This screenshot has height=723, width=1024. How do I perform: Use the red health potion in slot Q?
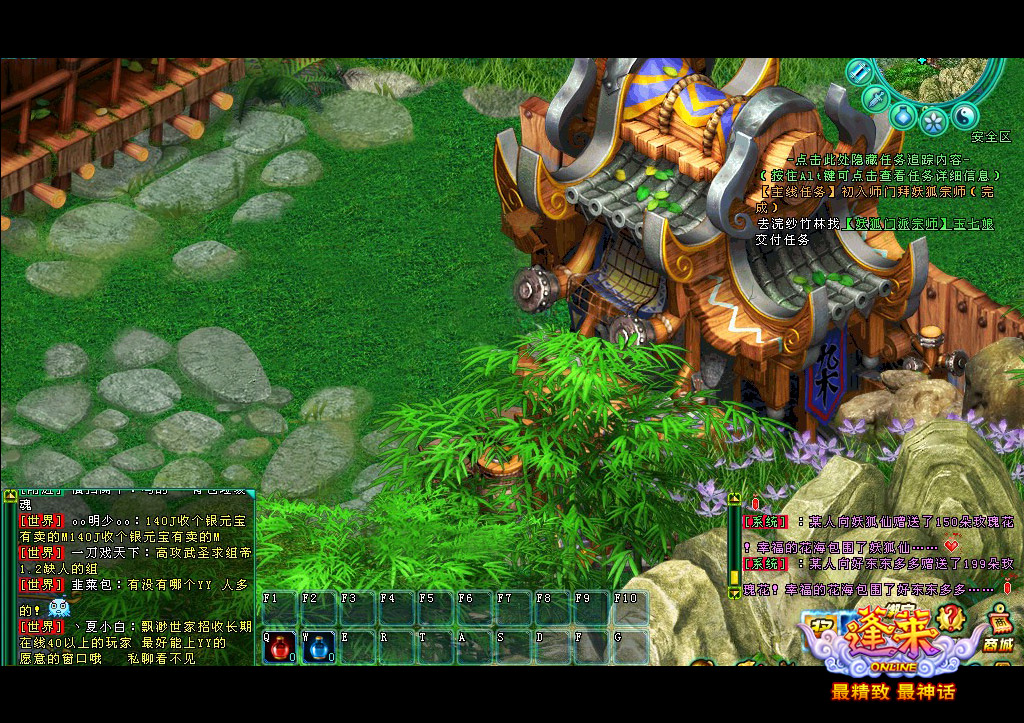pyautogui.click(x=279, y=648)
